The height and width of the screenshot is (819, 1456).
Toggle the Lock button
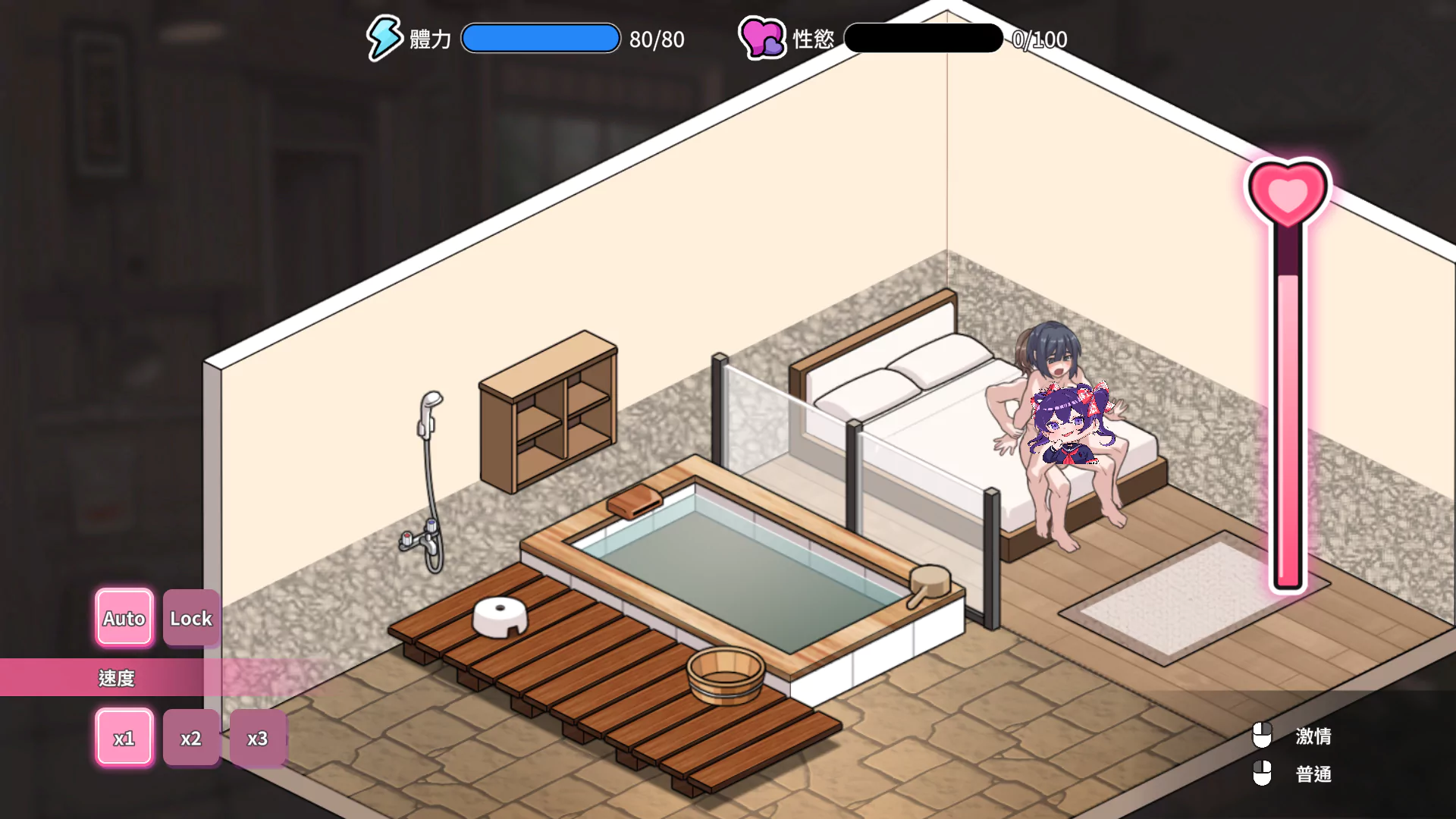pyautogui.click(x=191, y=618)
